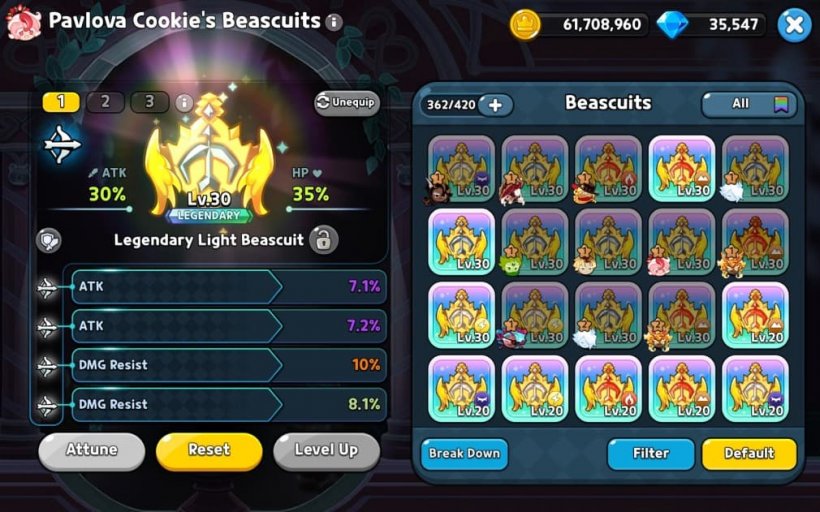The image size is (820, 512).
Task: Open the Beascuit Filter
Action: (650, 453)
